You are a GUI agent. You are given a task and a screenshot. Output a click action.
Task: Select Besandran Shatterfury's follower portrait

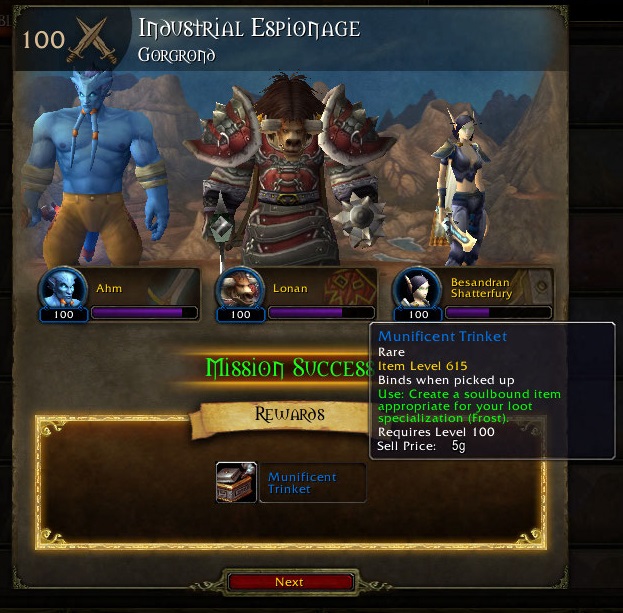tap(416, 290)
